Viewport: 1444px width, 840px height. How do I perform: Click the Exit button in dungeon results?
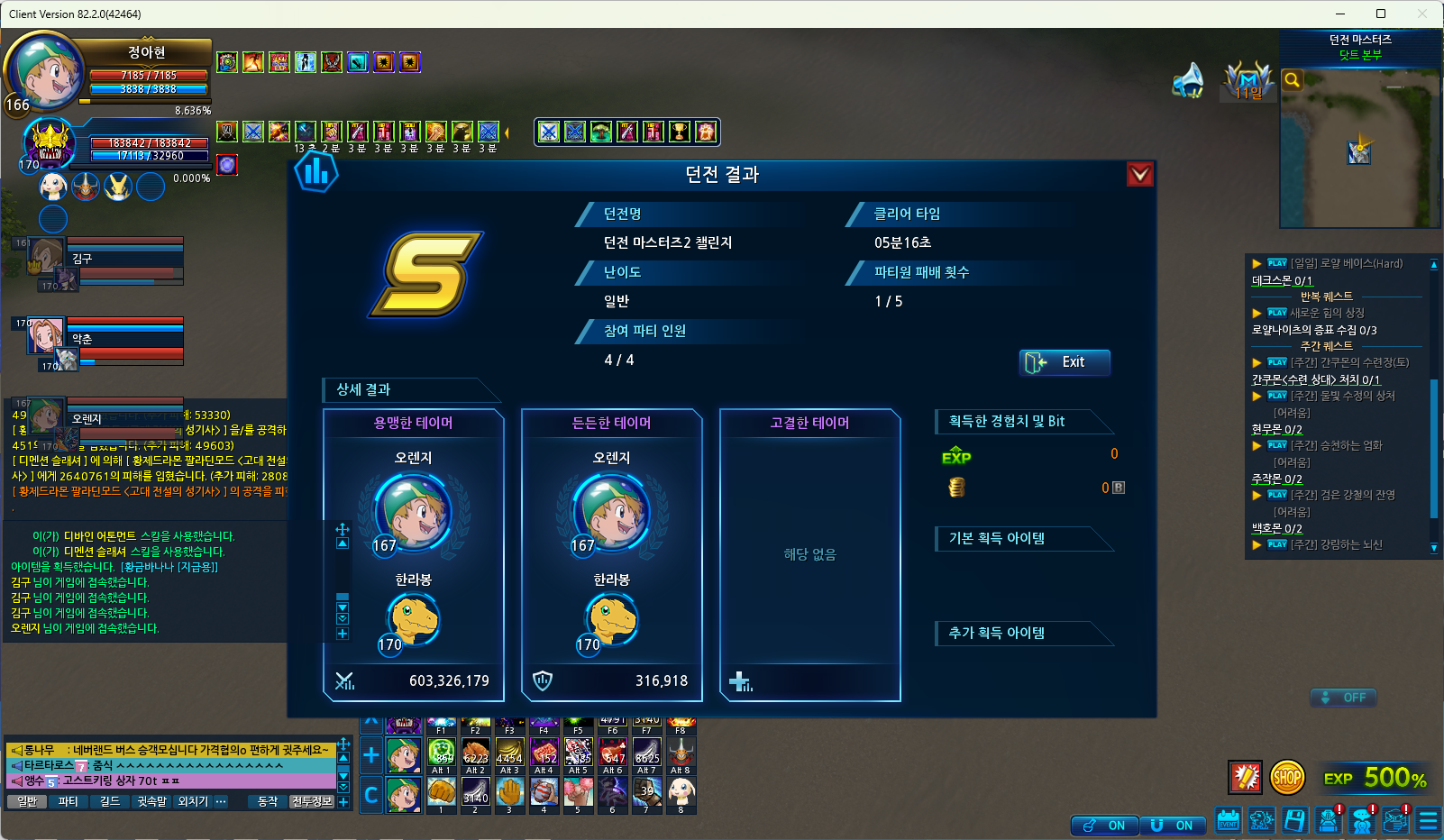click(x=1064, y=362)
